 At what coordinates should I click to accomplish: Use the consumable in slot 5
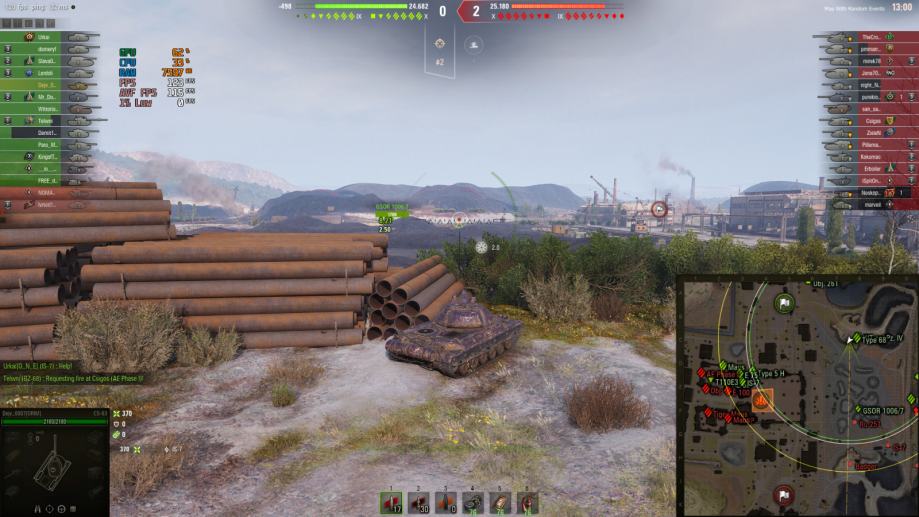point(500,503)
